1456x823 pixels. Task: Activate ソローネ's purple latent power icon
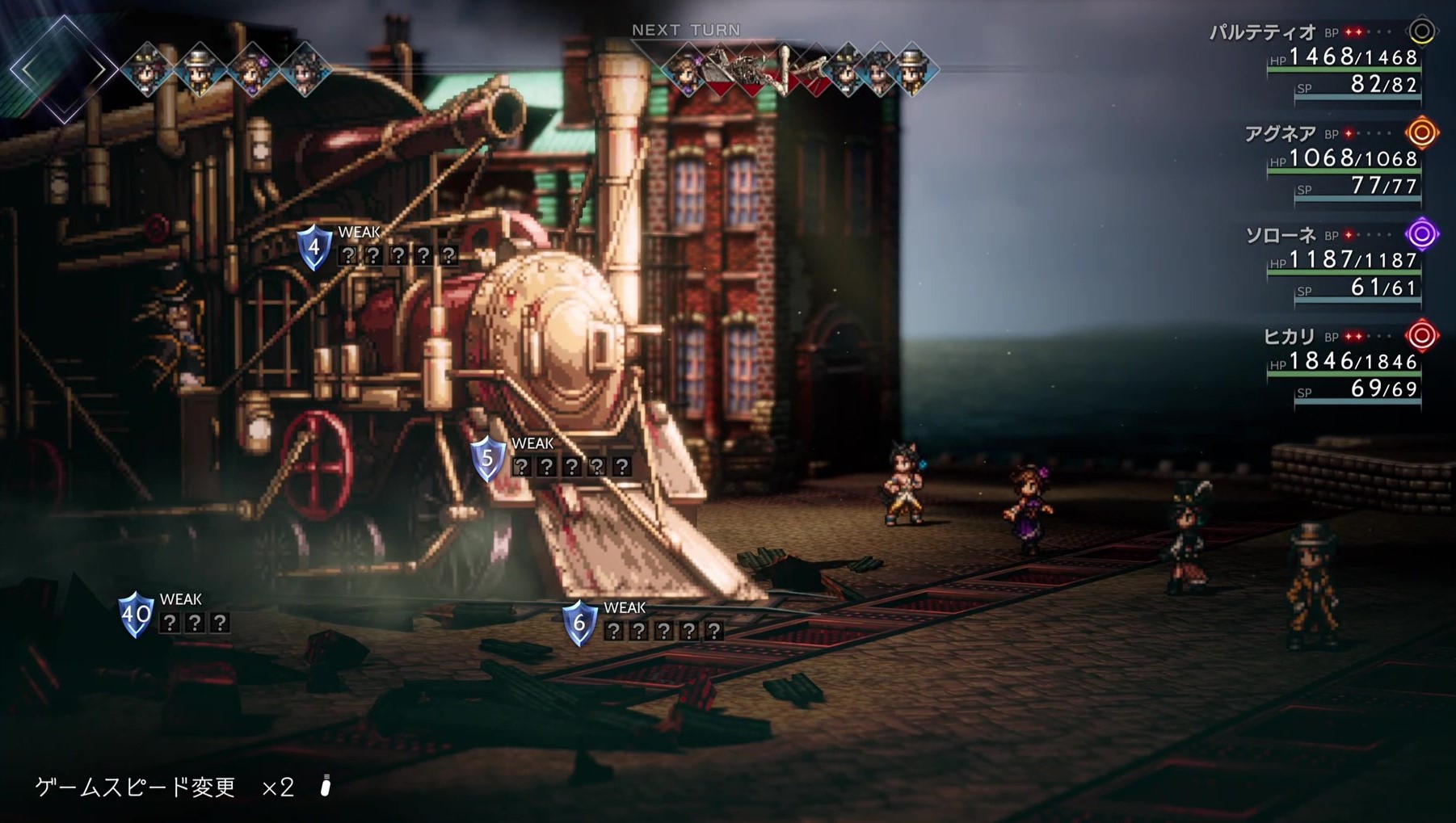coord(1421,234)
